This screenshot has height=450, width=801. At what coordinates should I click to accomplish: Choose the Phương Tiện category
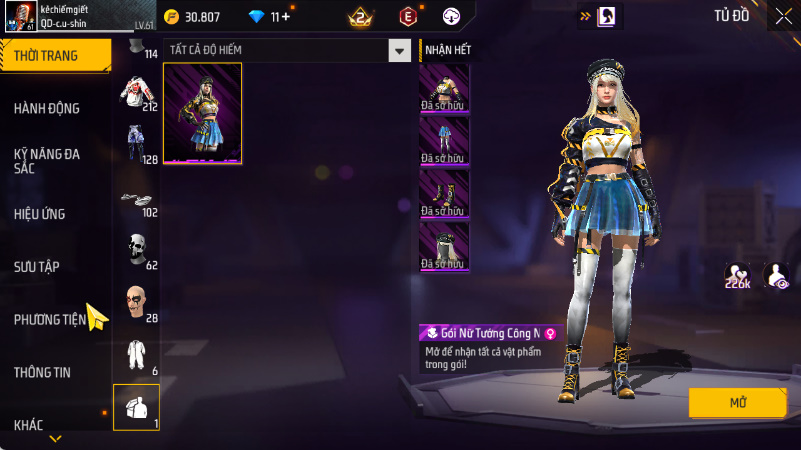click(x=50, y=320)
